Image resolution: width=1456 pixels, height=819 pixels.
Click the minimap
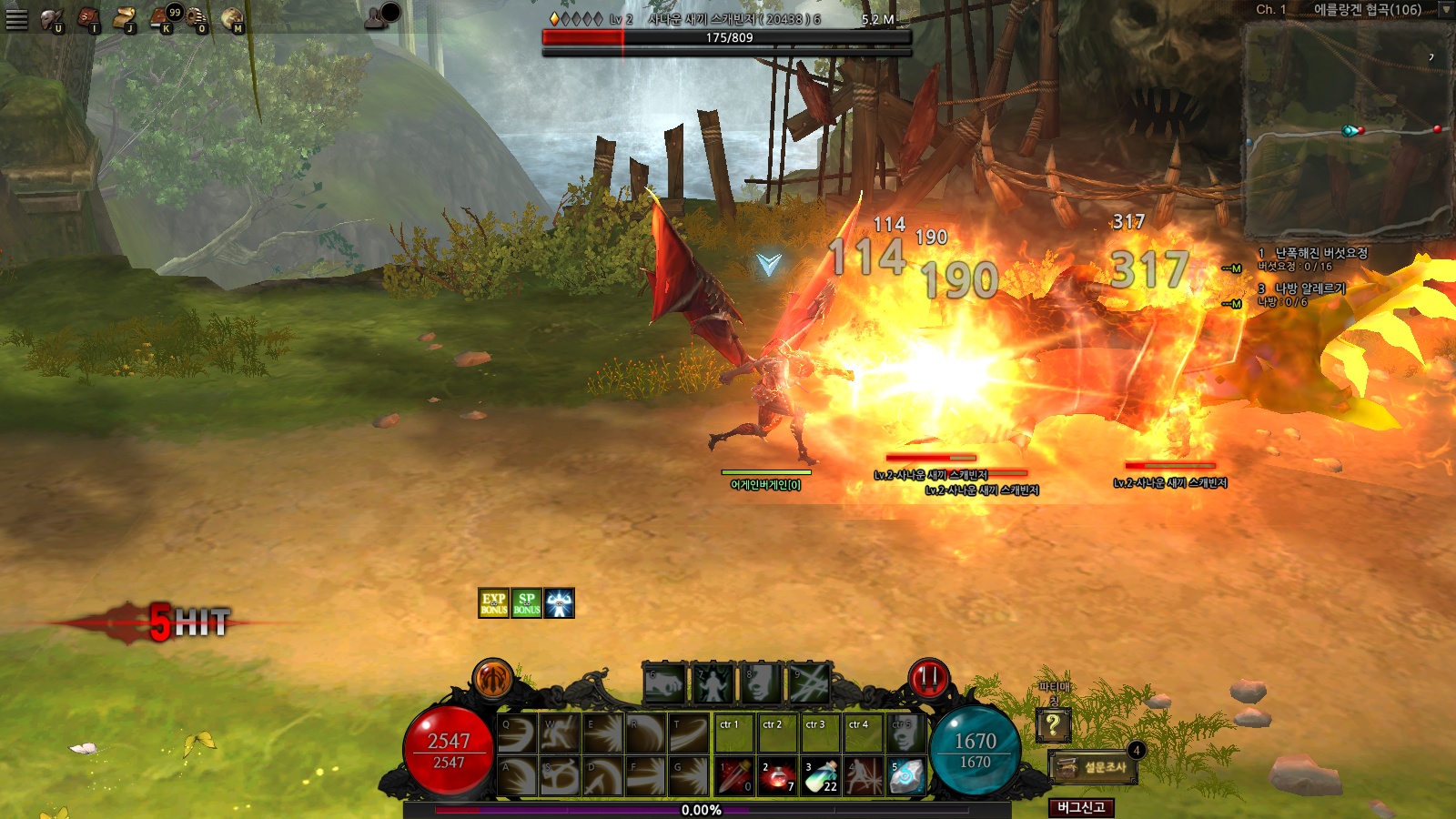click(x=1345, y=130)
